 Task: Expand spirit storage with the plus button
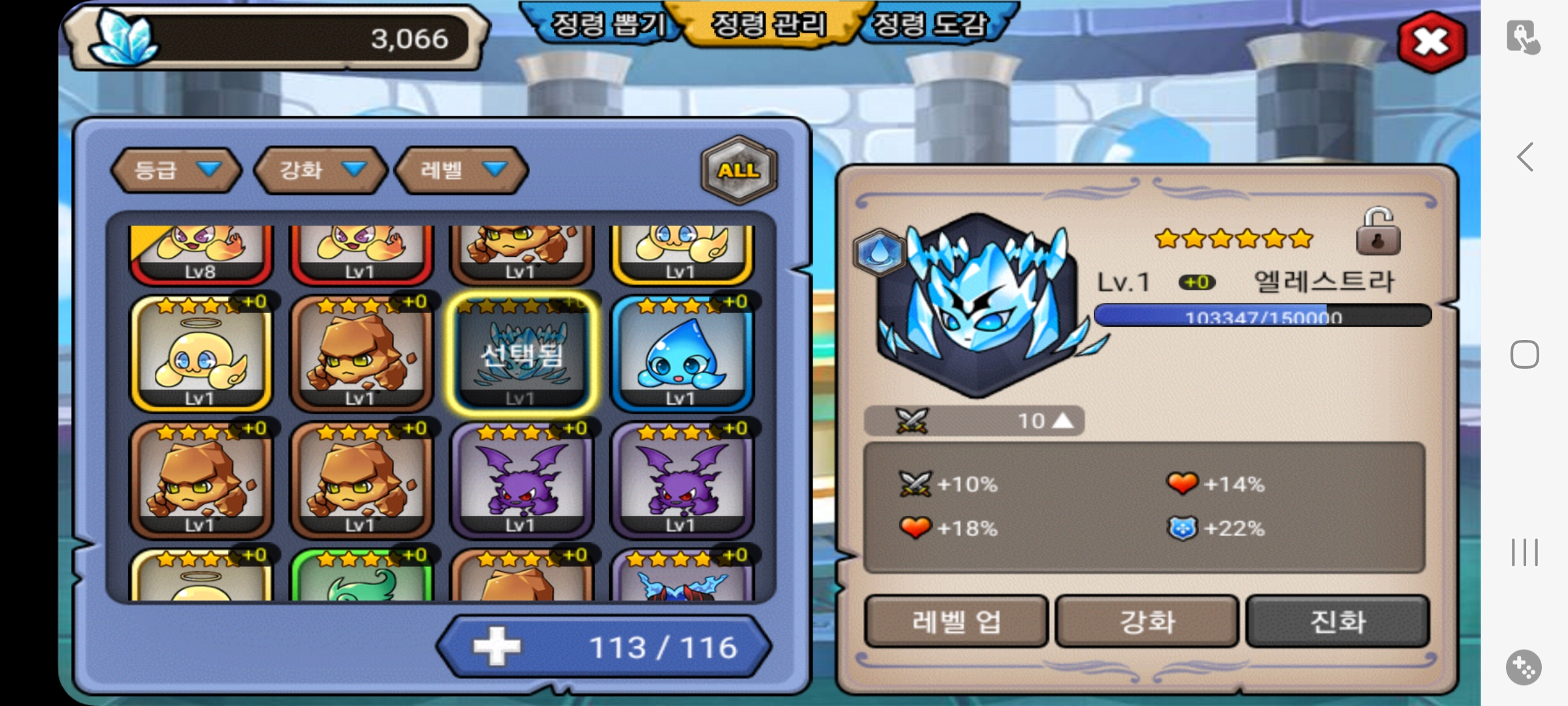497,647
